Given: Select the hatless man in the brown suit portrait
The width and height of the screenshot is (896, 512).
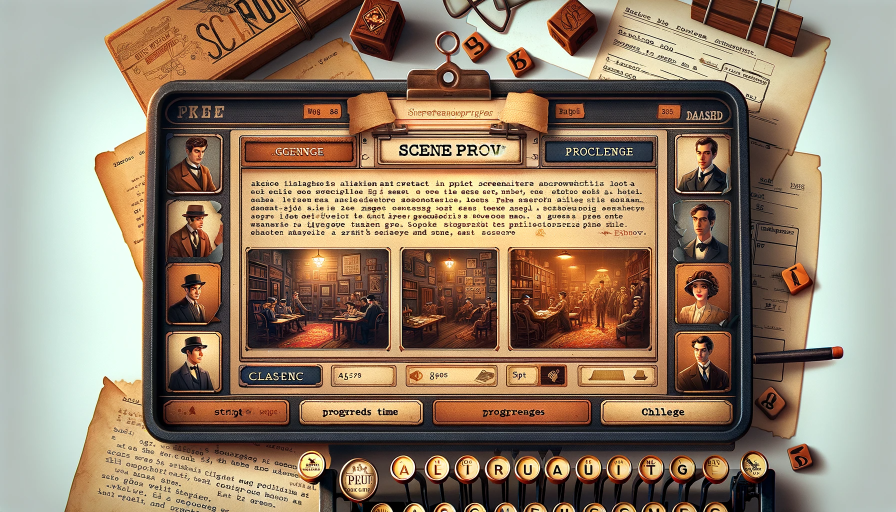Looking at the screenshot, I should click(193, 164).
